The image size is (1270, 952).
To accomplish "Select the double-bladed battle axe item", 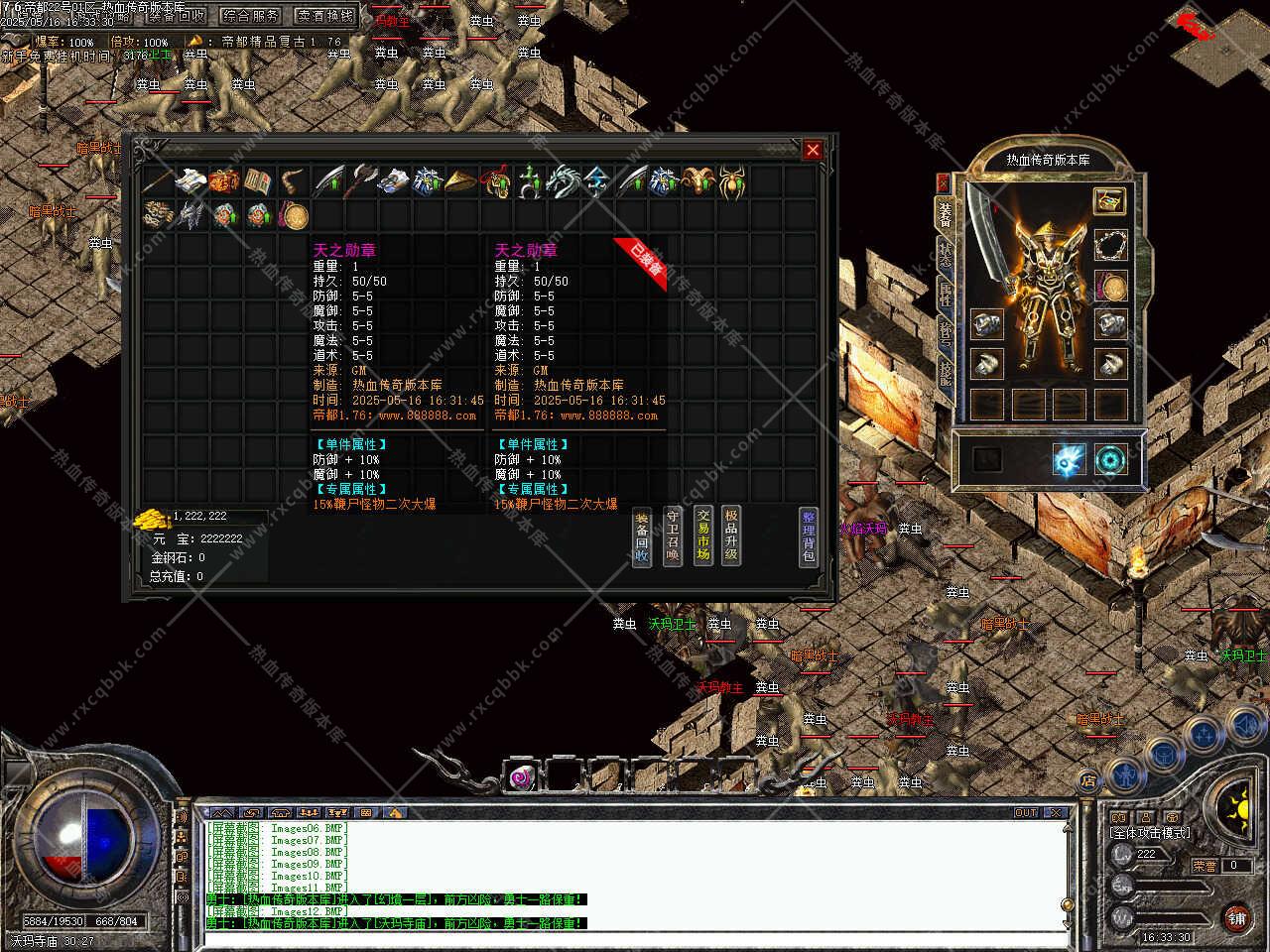I will (x=360, y=181).
